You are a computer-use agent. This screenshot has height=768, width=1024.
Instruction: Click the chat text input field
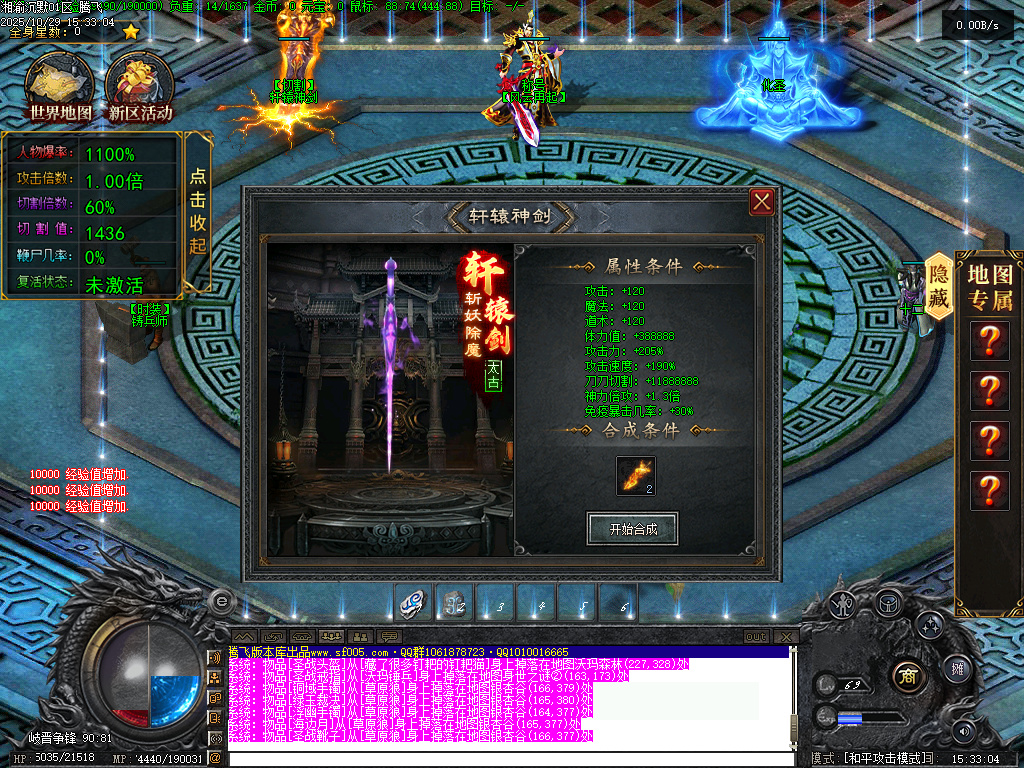click(x=500, y=759)
